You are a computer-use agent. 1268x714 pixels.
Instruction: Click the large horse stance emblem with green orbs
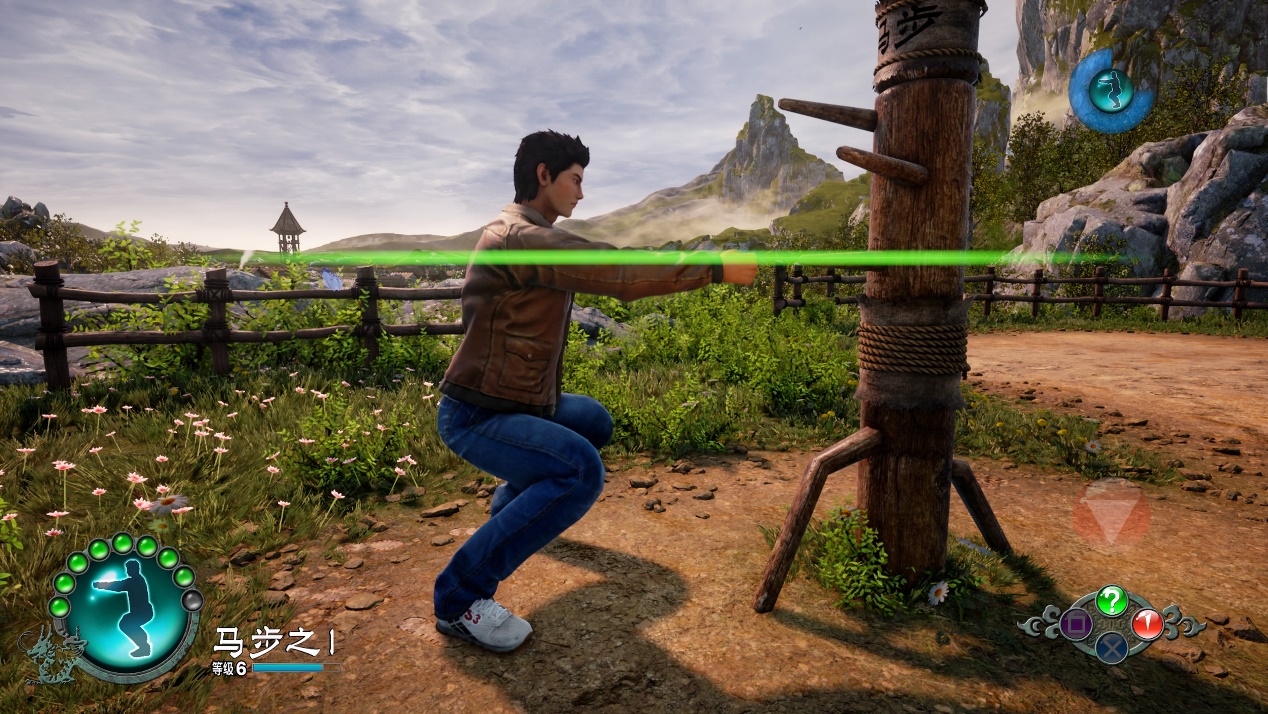pyautogui.click(x=124, y=608)
